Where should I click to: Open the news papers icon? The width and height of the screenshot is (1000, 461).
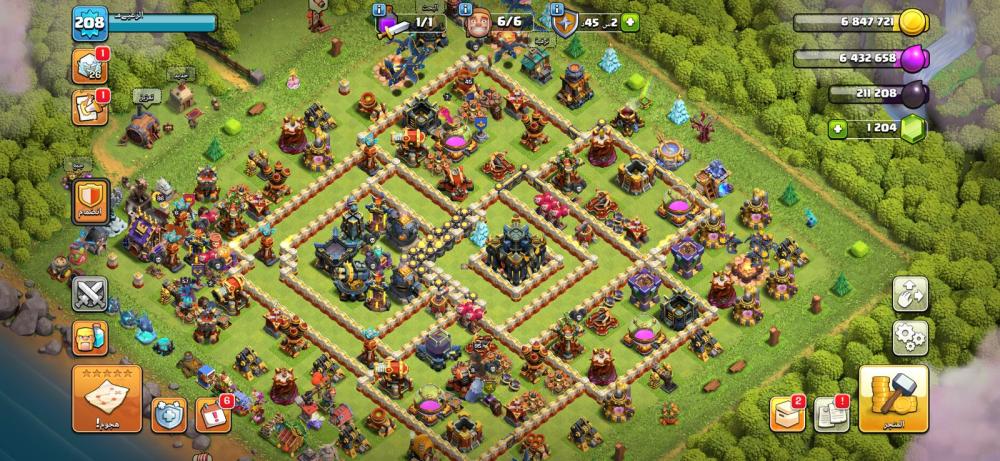[830, 413]
